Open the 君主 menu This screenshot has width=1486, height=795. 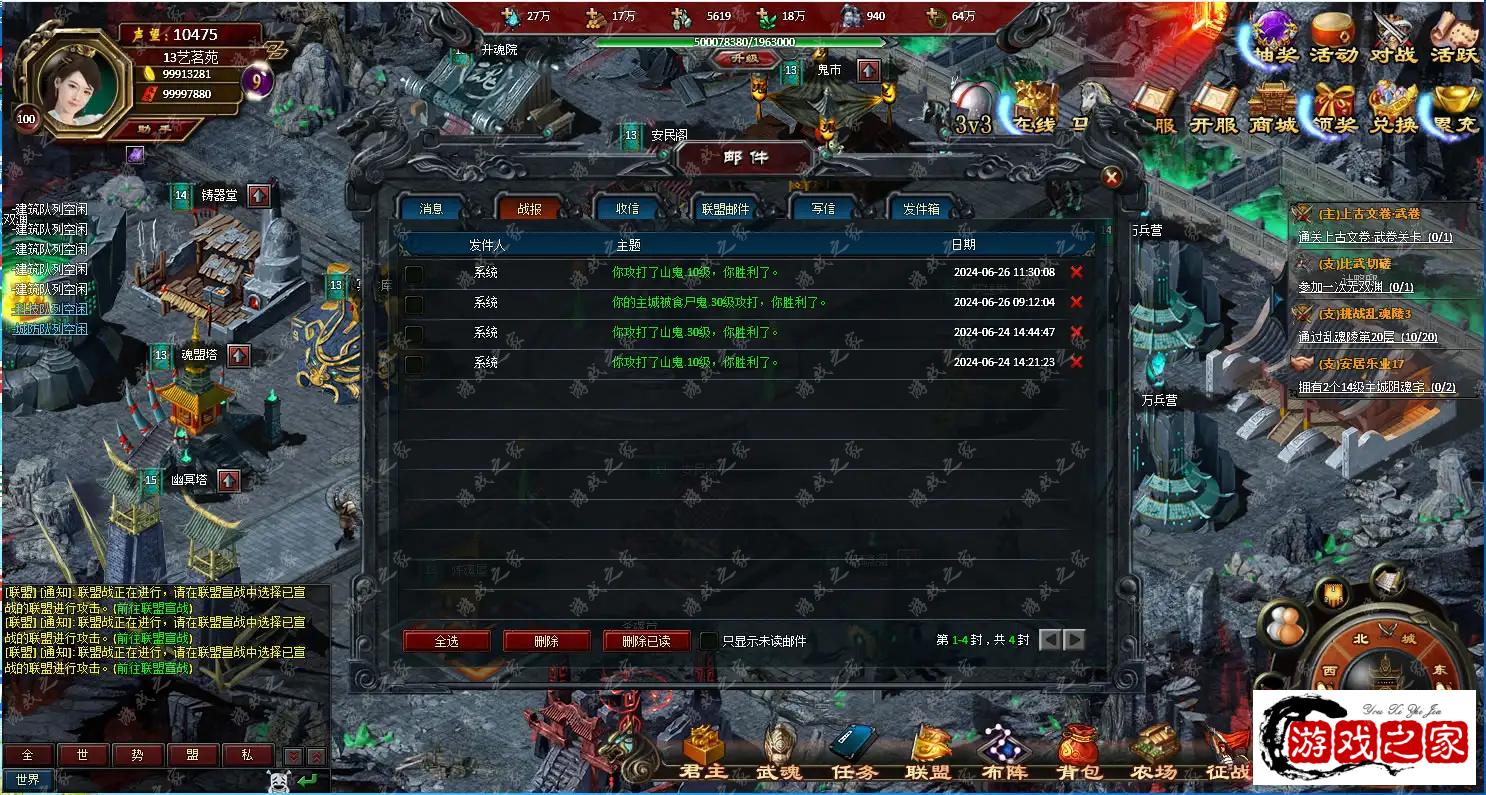coord(703,753)
